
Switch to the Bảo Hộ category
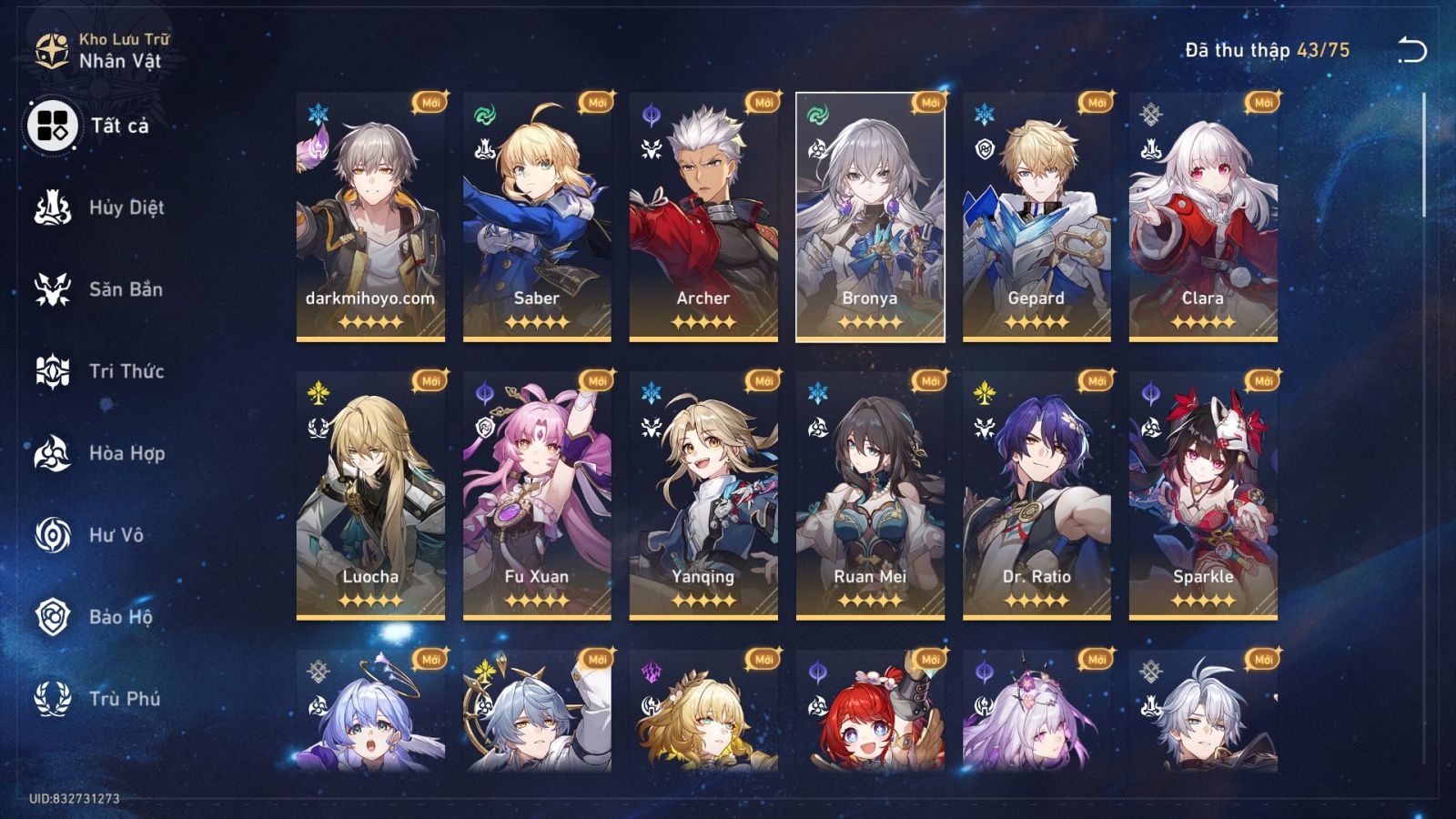point(55,617)
